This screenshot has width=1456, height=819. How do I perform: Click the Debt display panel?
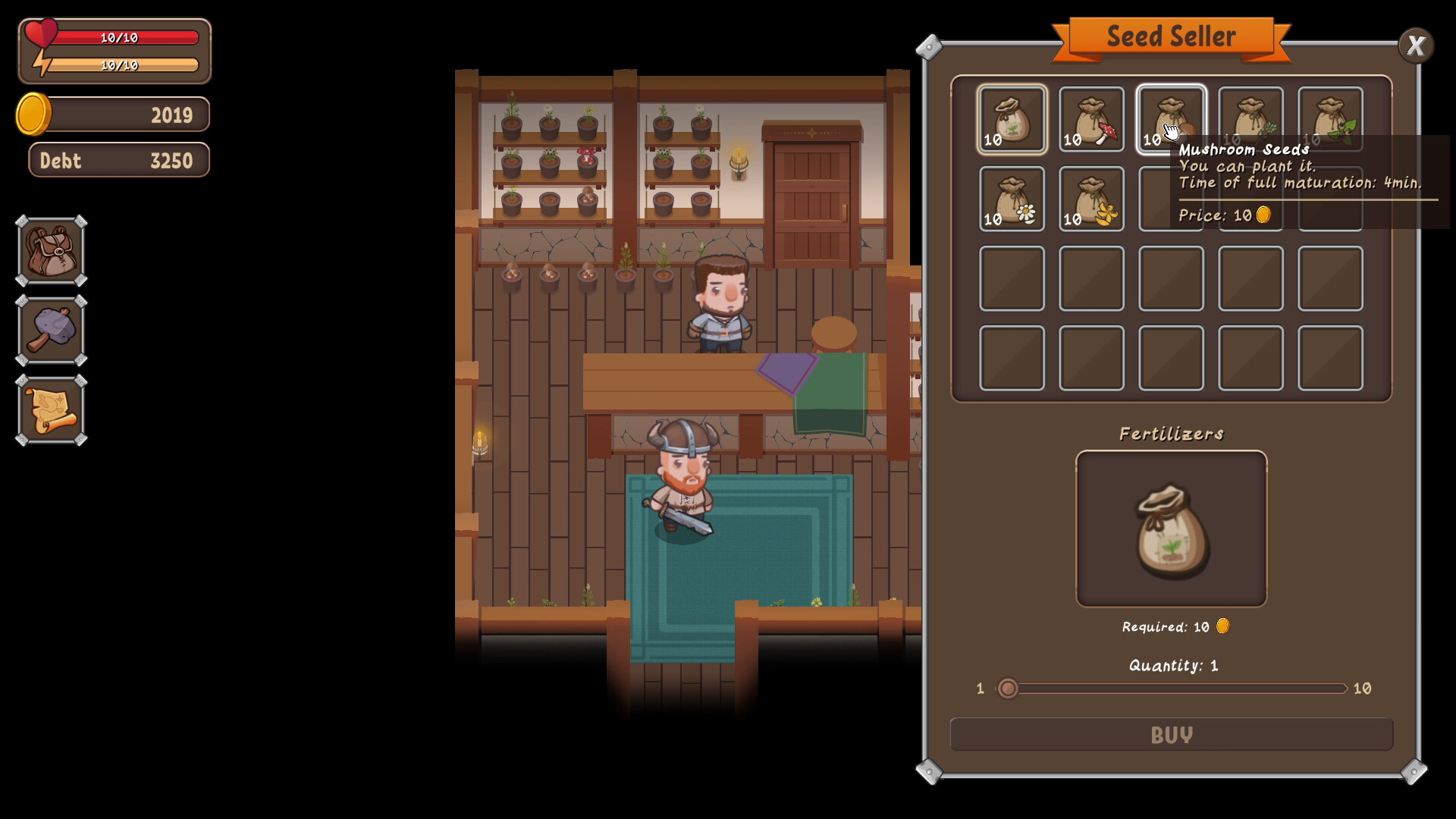coord(118,160)
